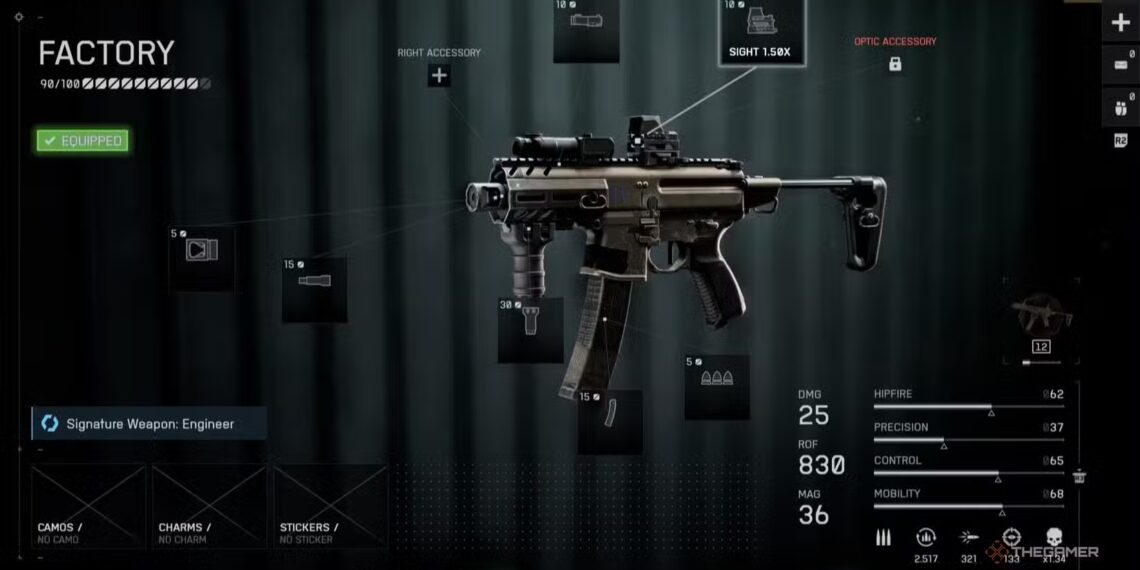This screenshot has width=1140, height=570.
Task: Select the weapon preview thumbnail marked 12
Action: pos(1041,325)
